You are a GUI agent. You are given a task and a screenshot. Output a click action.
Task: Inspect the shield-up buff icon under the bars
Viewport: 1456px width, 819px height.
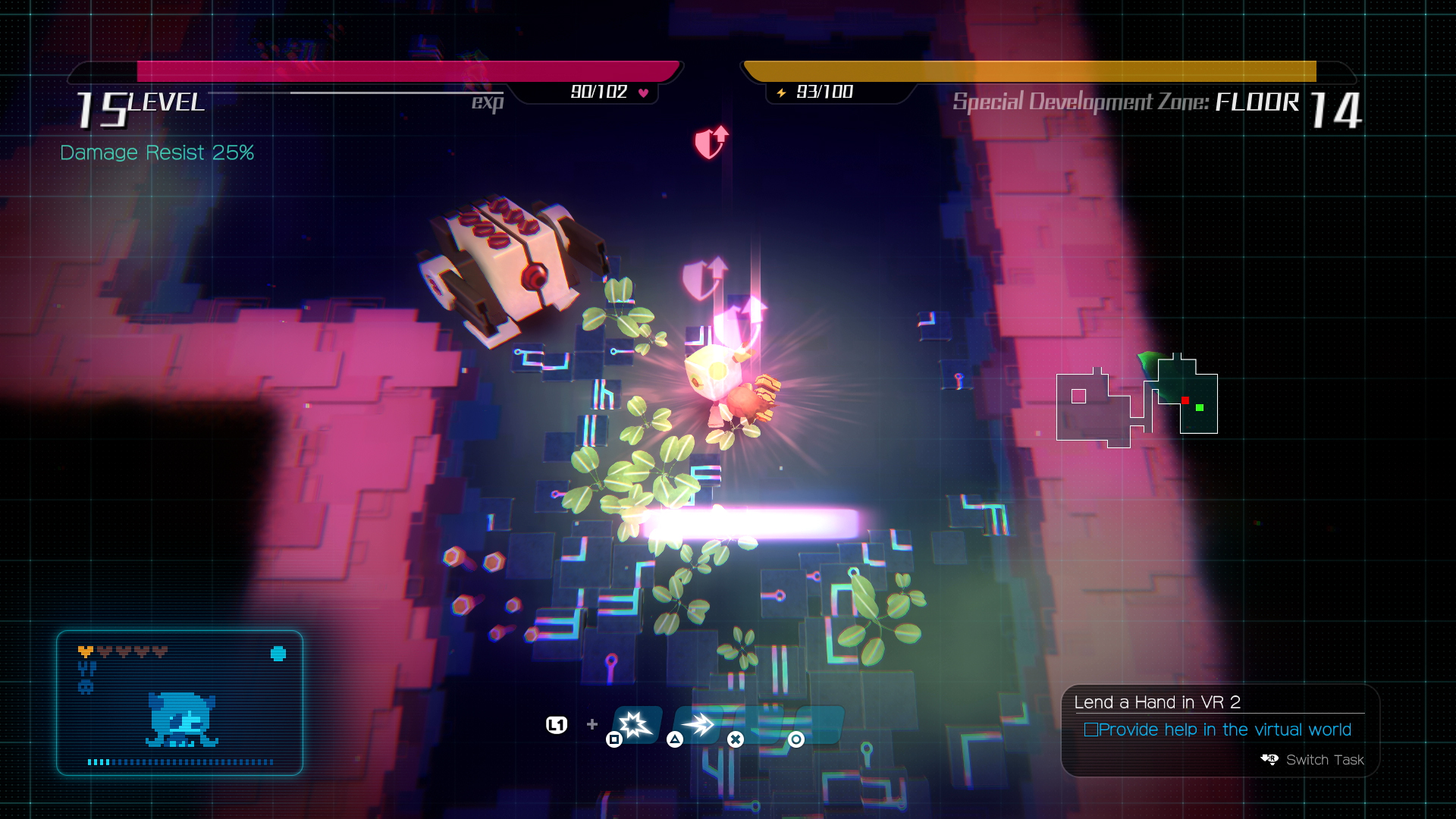(711, 142)
